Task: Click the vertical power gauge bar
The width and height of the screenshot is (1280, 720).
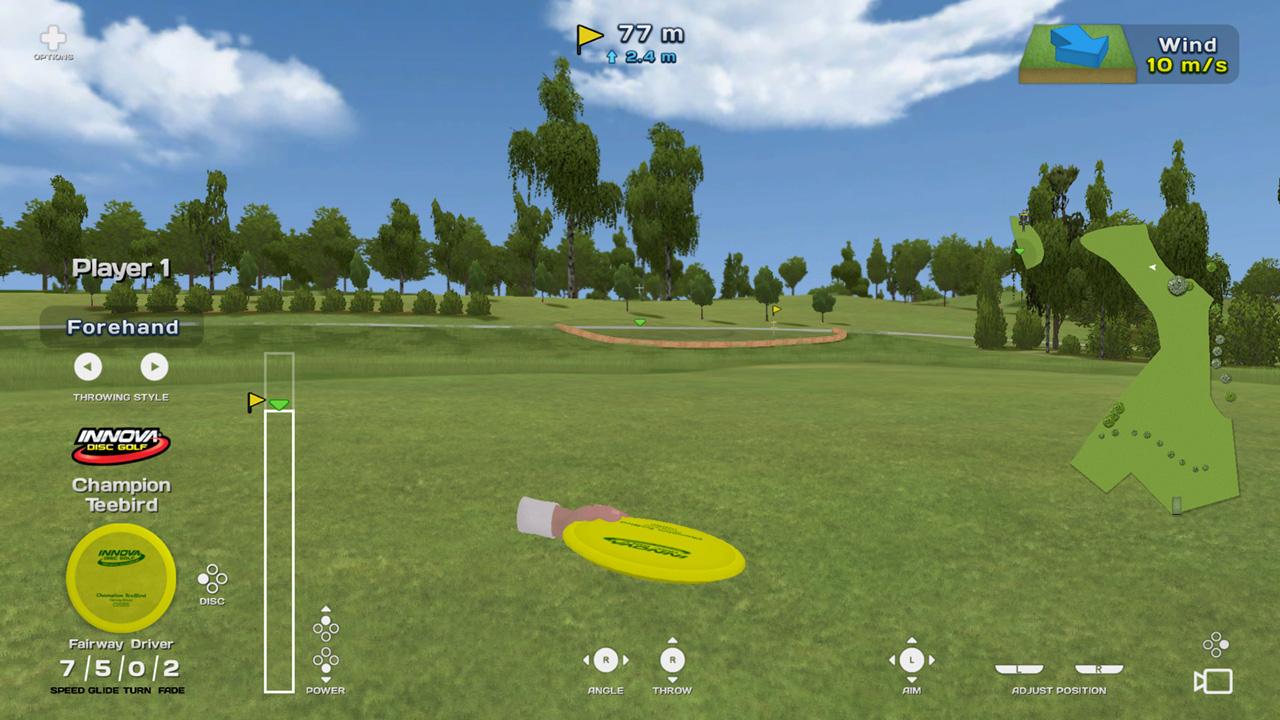Action: tap(279, 550)
